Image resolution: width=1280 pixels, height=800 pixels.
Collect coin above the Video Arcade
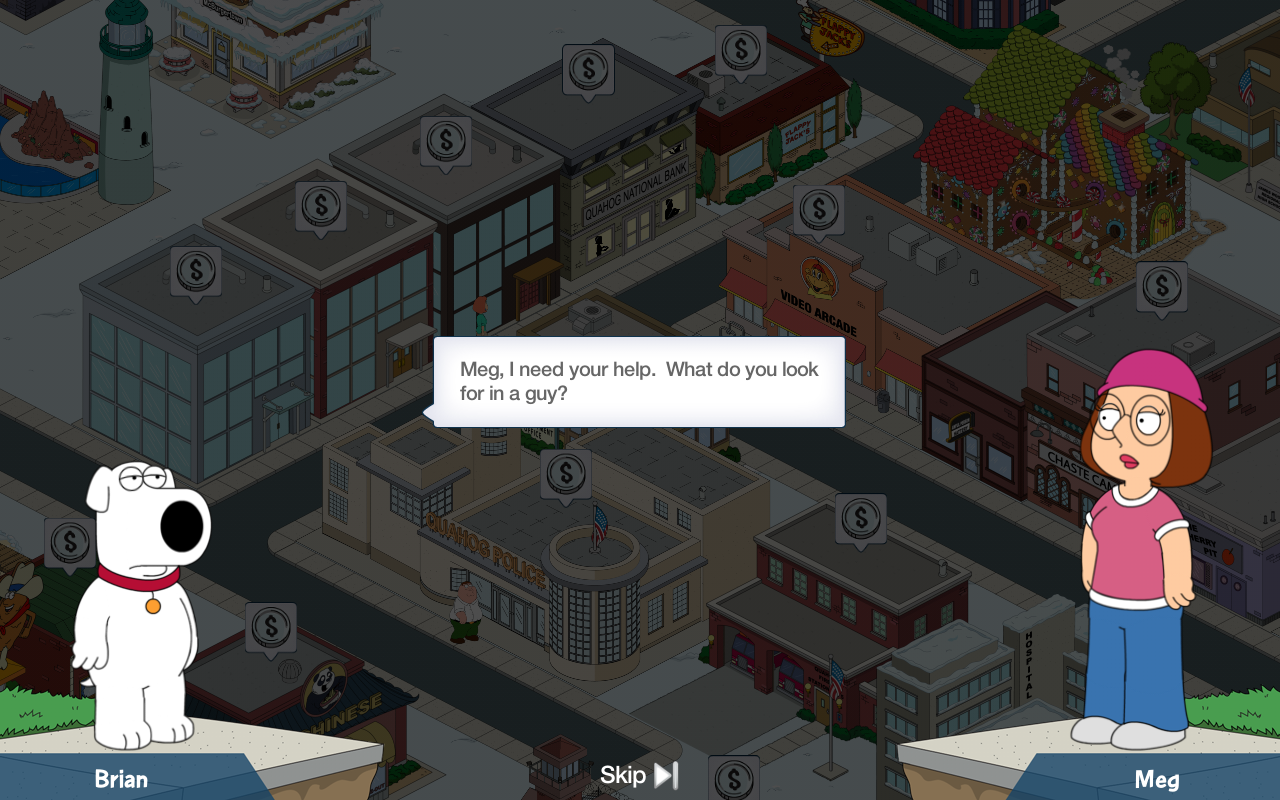[x=818, y=209]
